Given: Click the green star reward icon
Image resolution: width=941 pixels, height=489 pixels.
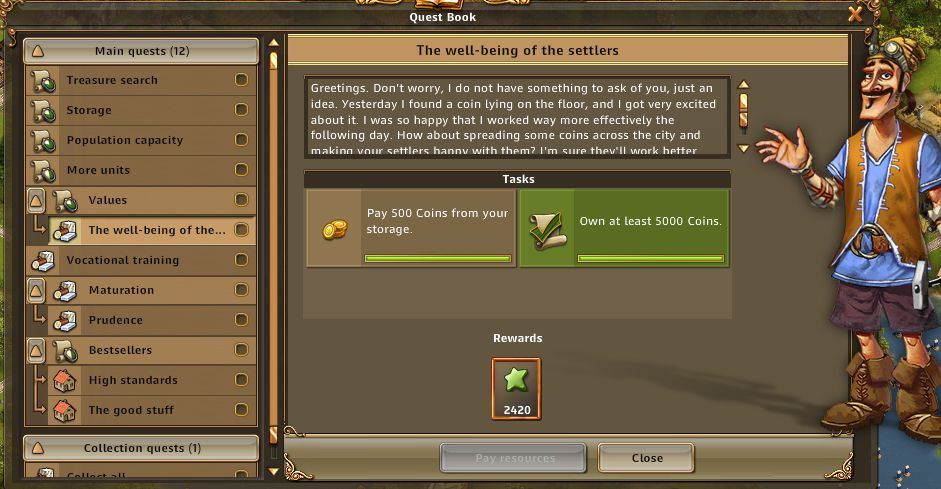Looking at the screenshot, I should point(516,384).
